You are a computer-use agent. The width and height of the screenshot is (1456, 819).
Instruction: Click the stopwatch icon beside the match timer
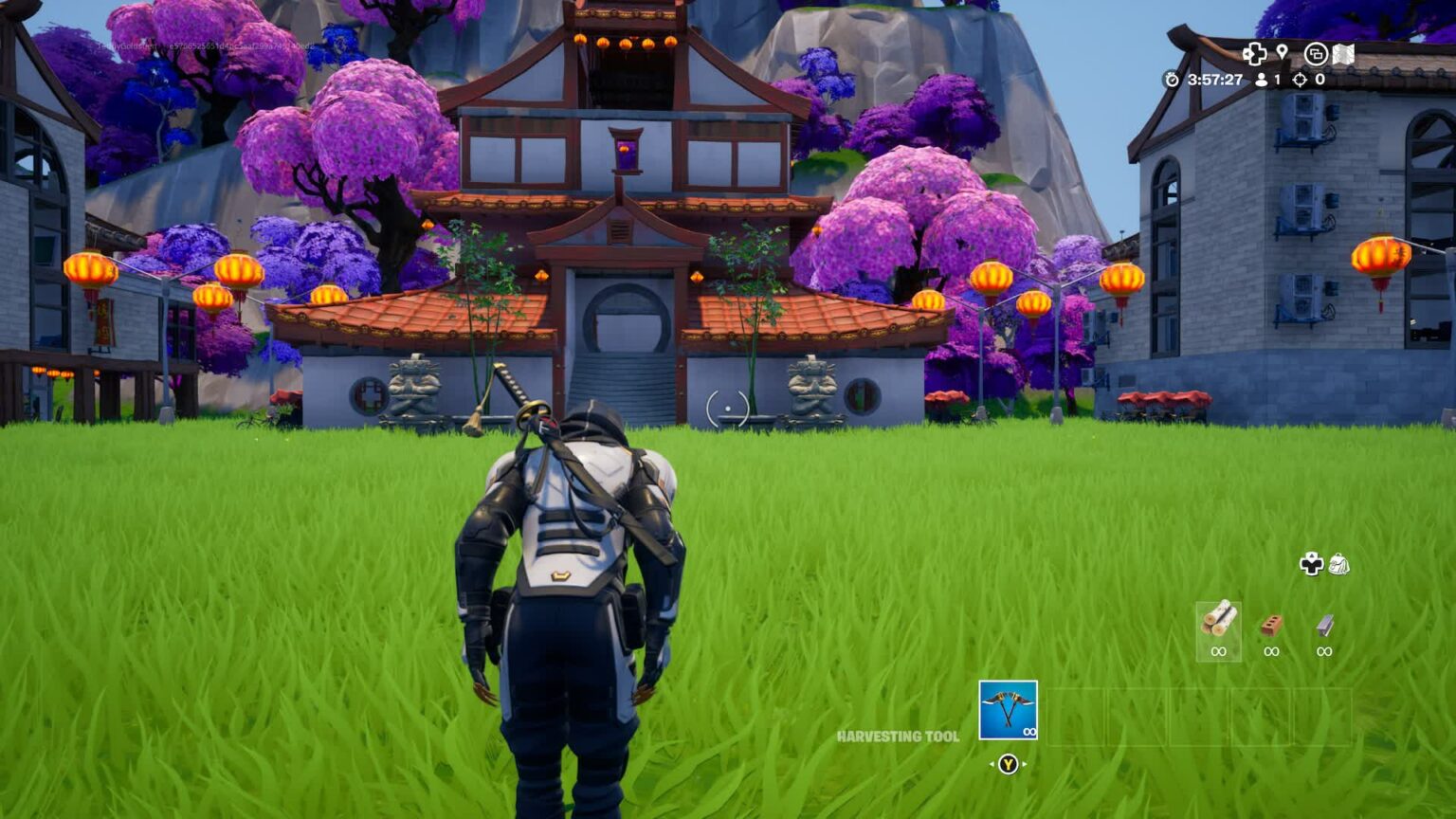pos(1173,79)
